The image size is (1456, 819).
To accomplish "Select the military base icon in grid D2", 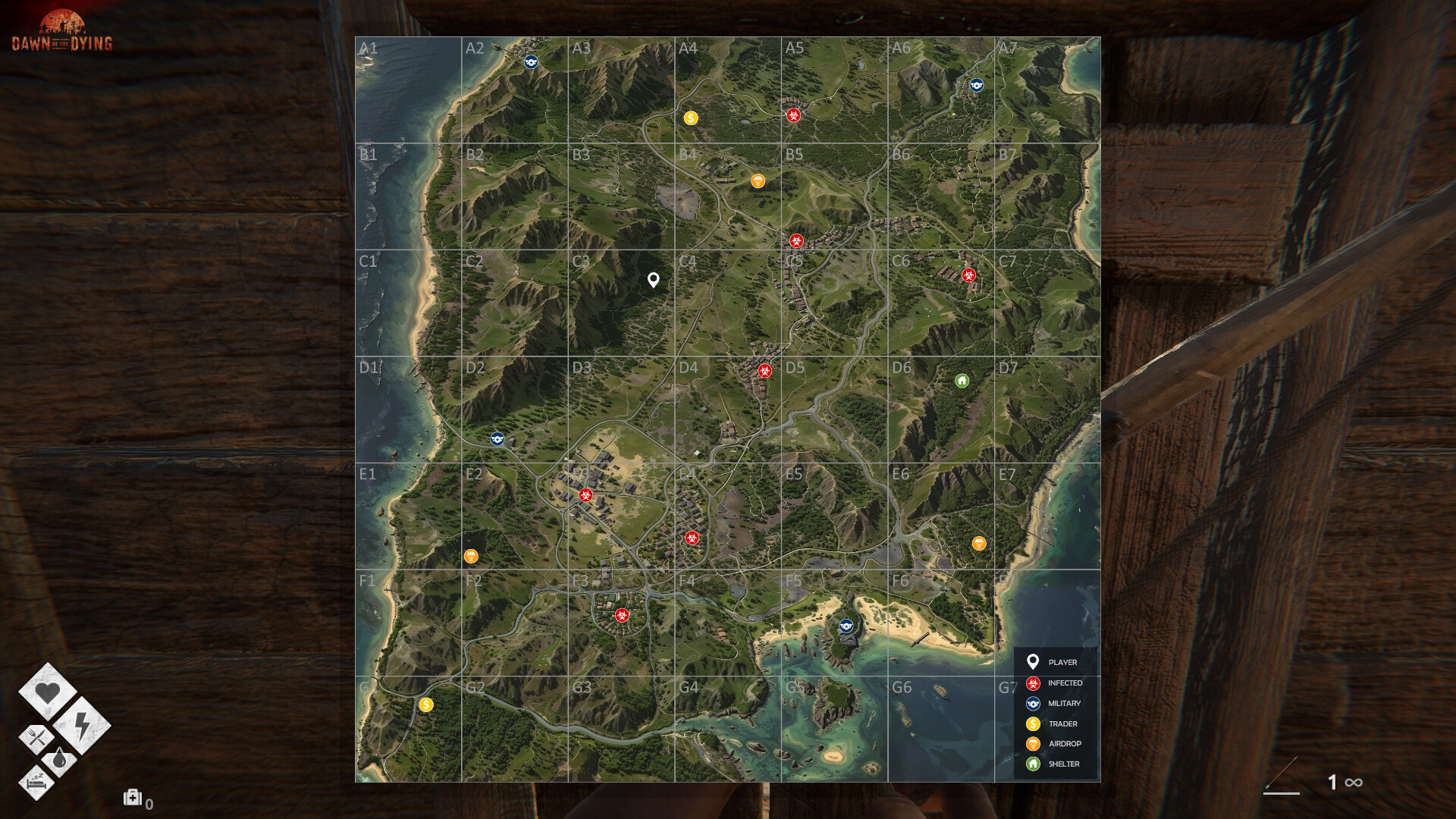I will coord(499,437).
